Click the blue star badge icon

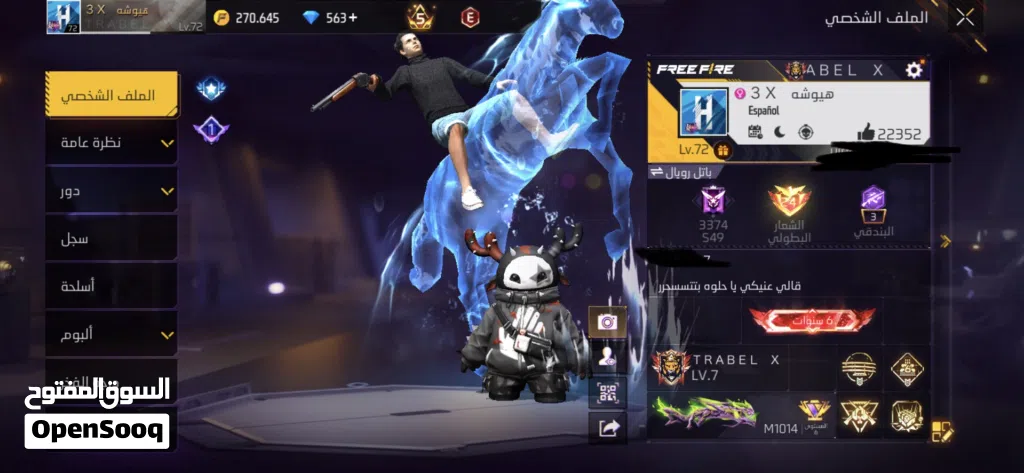point(210,90)
